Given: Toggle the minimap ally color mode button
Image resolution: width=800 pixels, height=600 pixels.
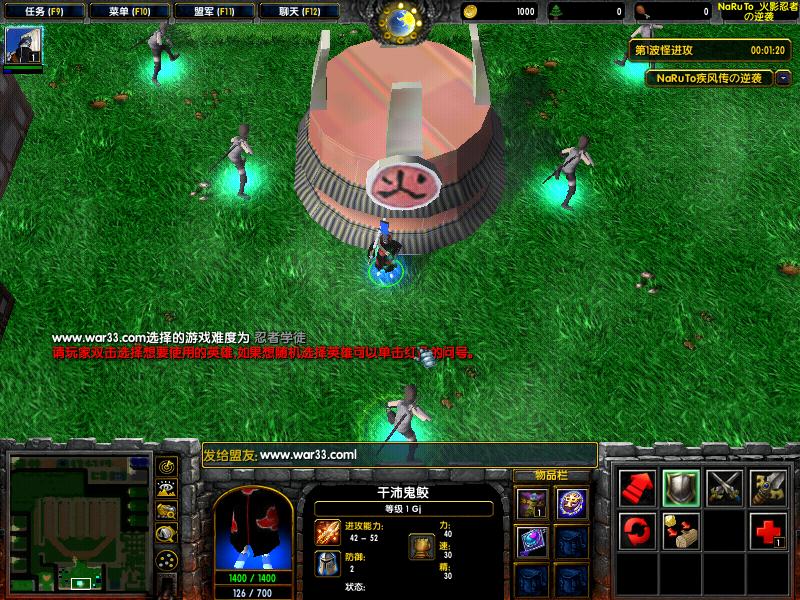Looking at the screenshot, I should [x=167, y=511].
